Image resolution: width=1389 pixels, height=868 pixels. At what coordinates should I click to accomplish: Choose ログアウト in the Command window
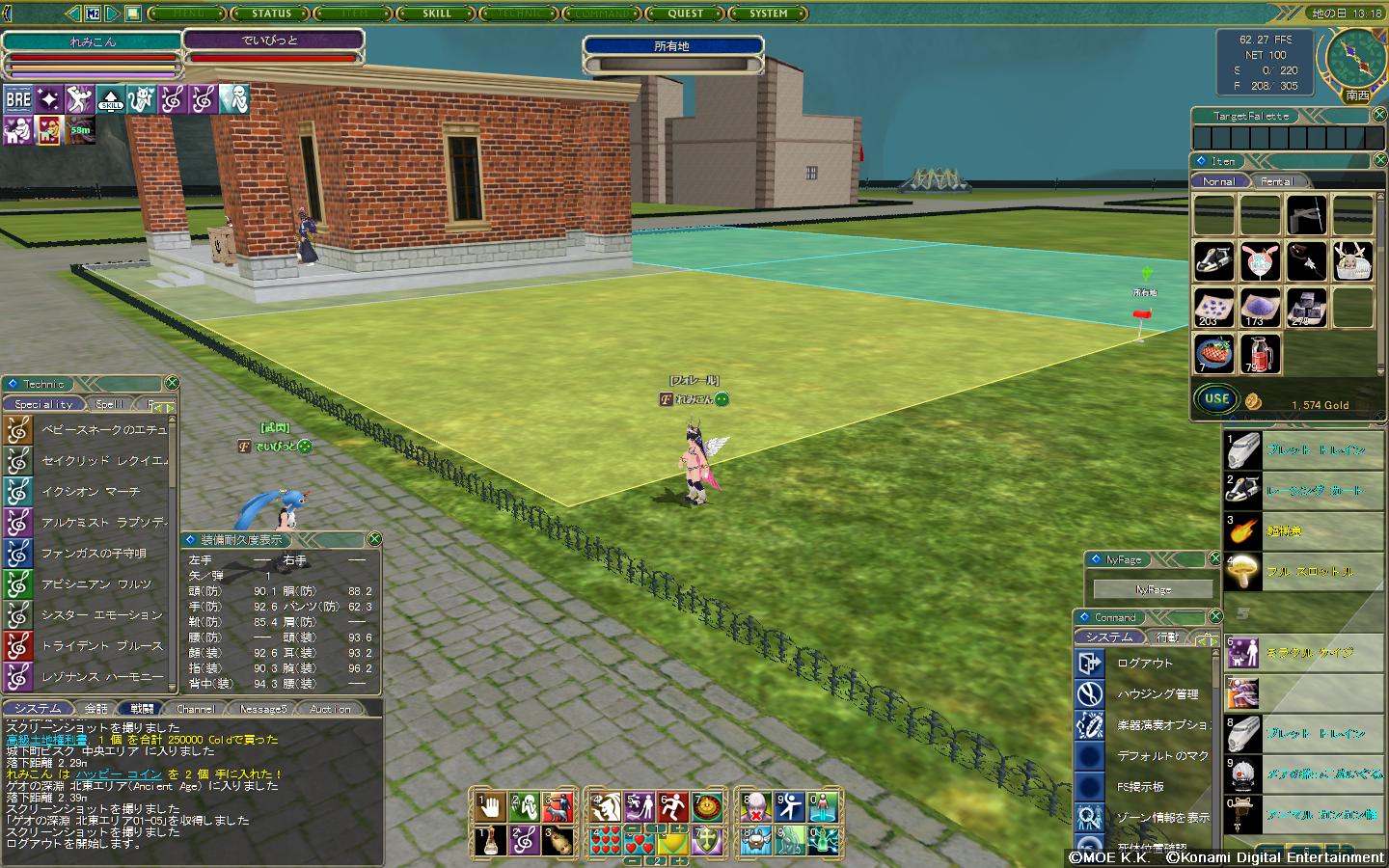tap(1145, 664)
